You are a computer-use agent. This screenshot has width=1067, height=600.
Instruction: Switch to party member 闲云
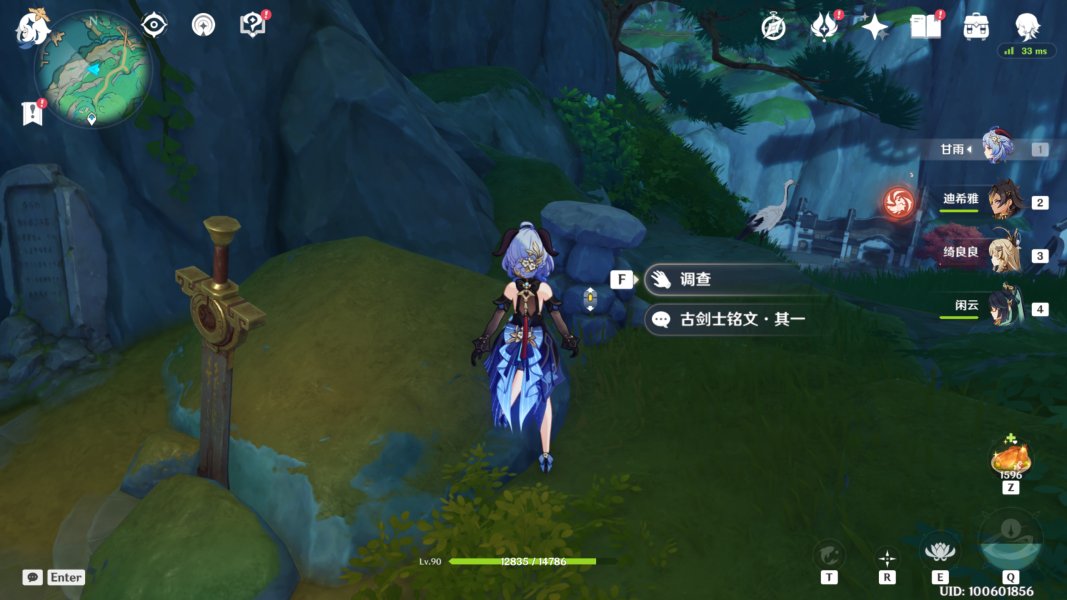pos(1004,308)
